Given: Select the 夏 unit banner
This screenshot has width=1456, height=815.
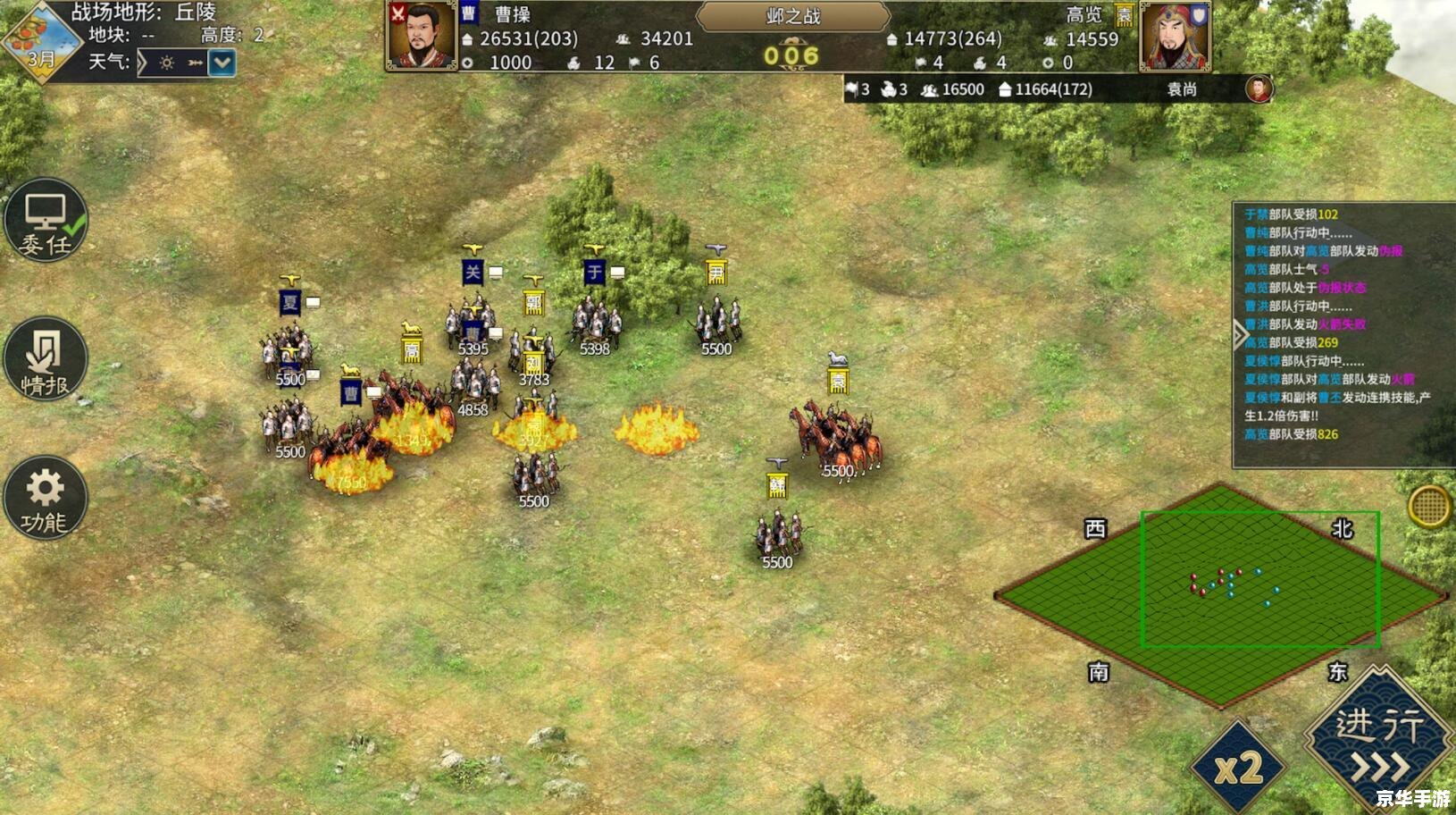Looking at the screenshot, I should point(289,302).
